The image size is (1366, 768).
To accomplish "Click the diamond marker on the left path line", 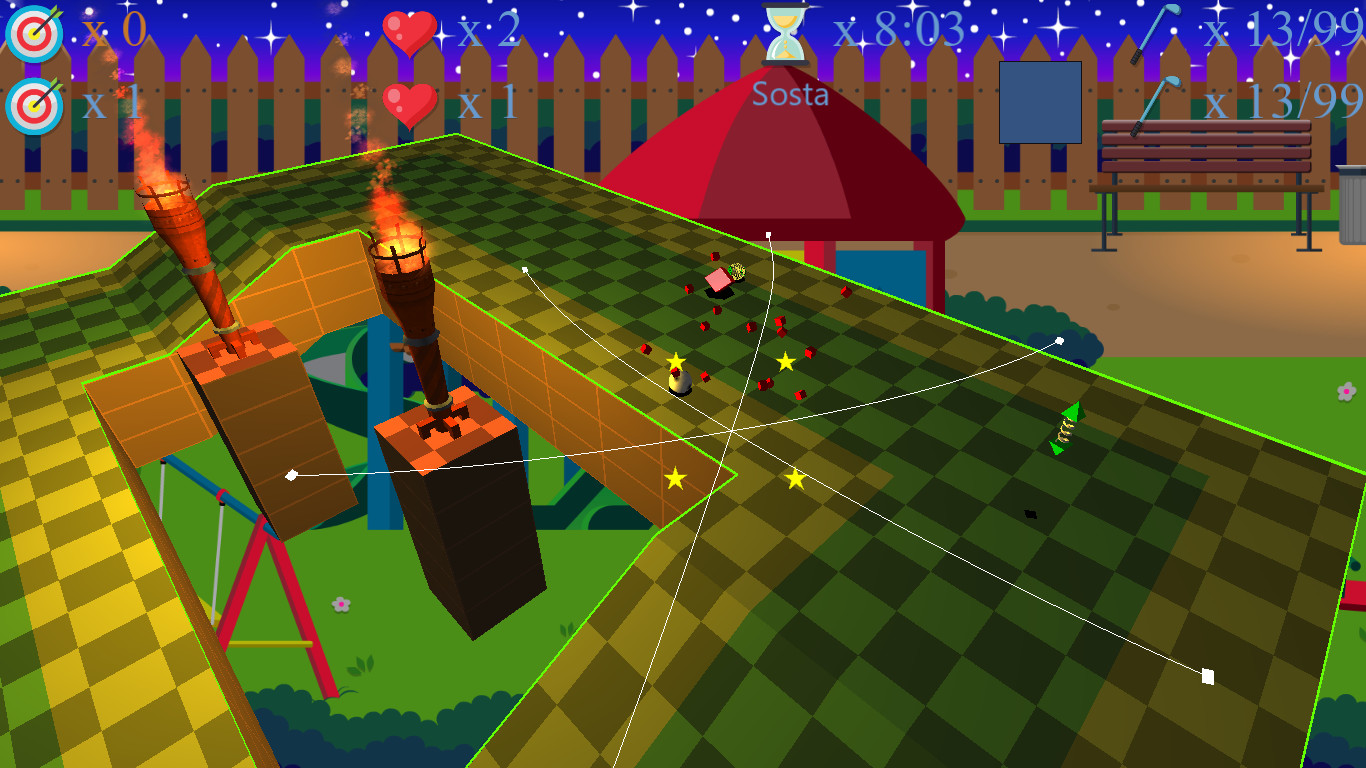I will pyautogui.click(x=291, y=476).
